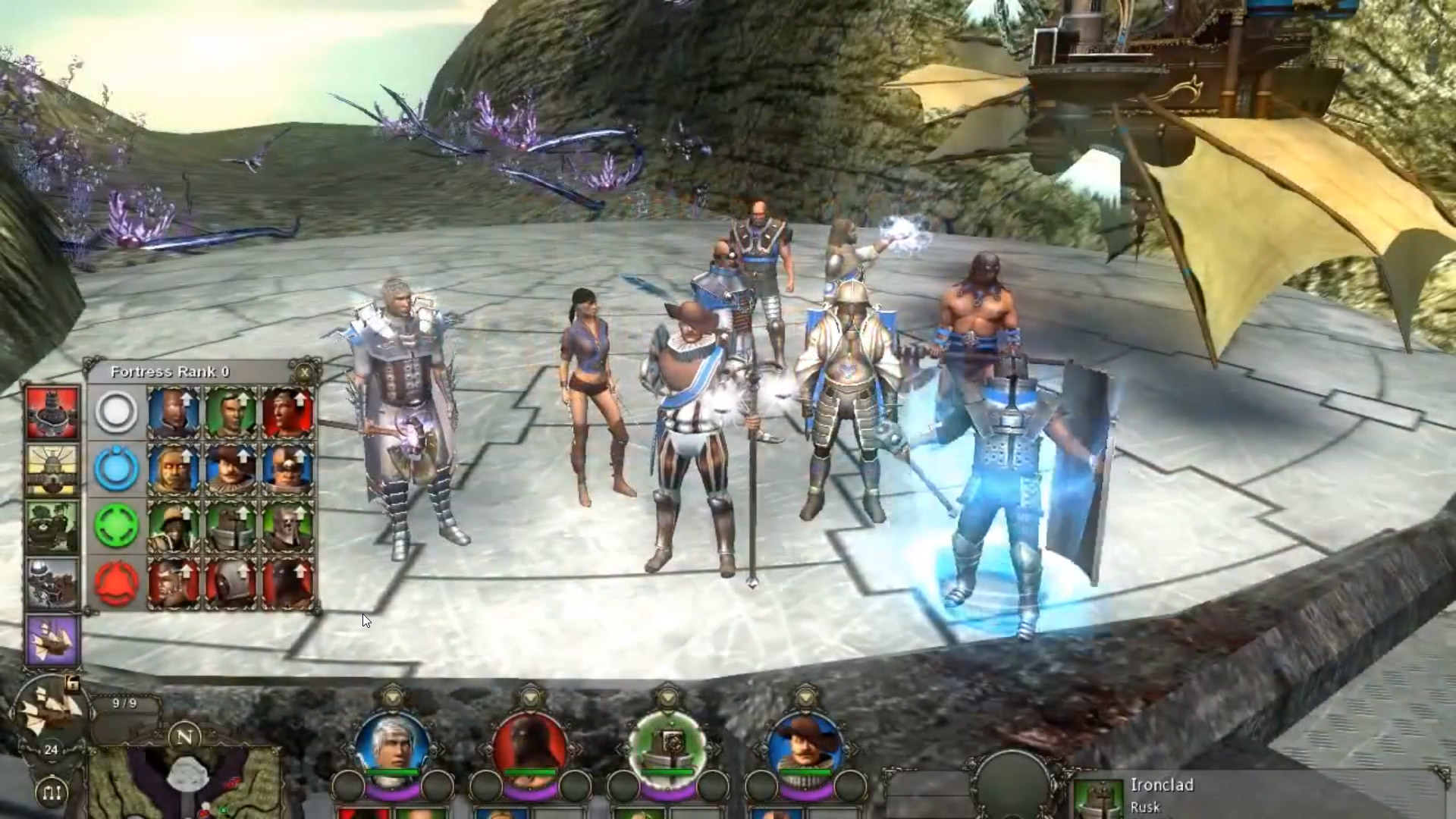1456x819 pixels.
Task: Choose the white circle class symbol
Action: pos(116,413)
